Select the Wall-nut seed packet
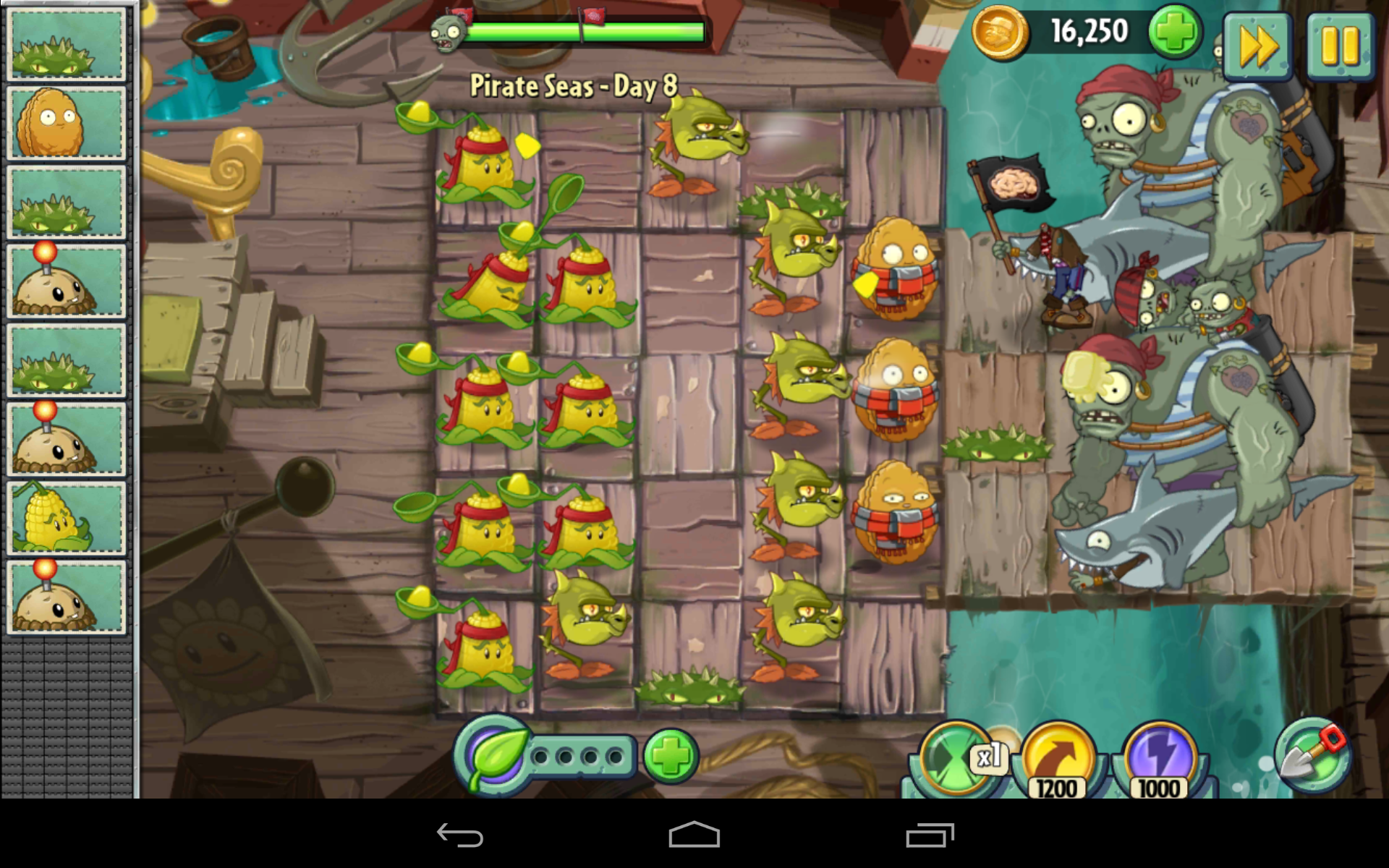The width and height of the screenshot is (1389, 868). point(66,124)
